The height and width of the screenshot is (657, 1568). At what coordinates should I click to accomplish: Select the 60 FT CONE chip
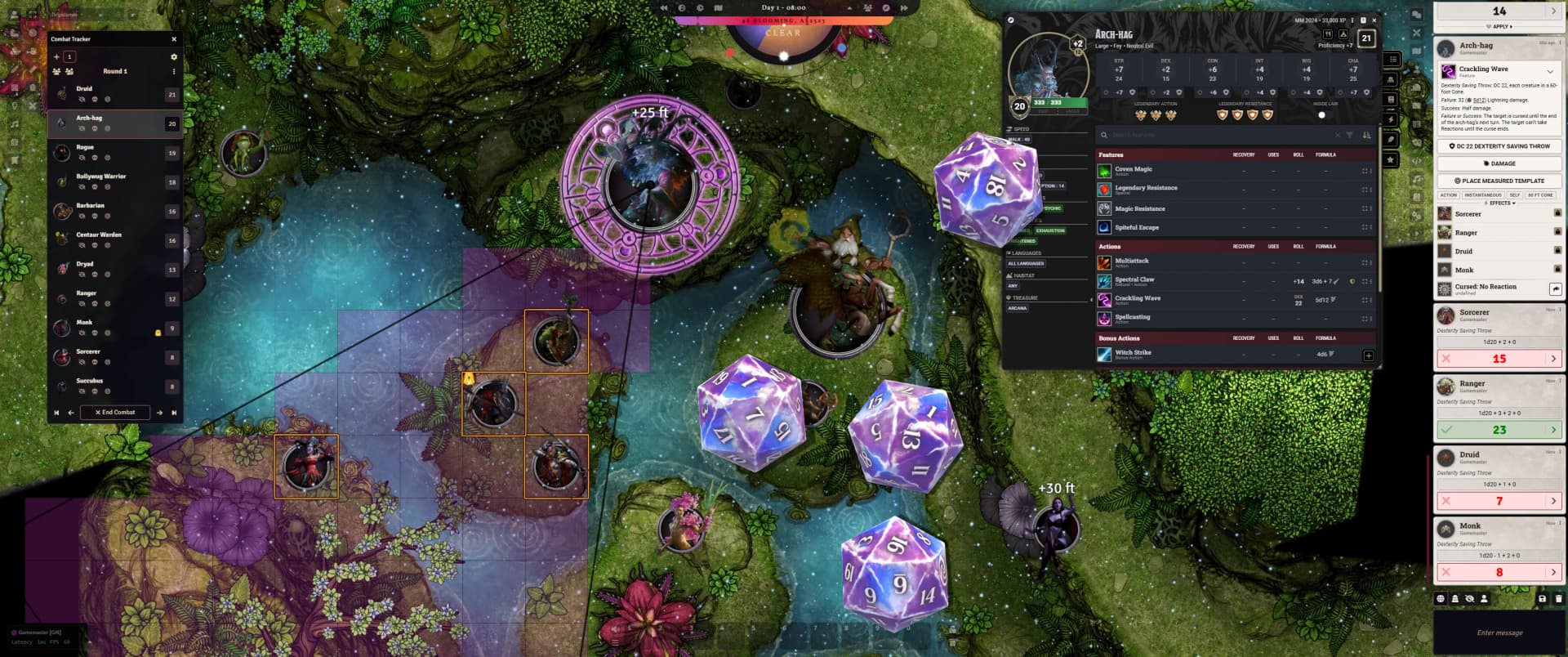1541,194
